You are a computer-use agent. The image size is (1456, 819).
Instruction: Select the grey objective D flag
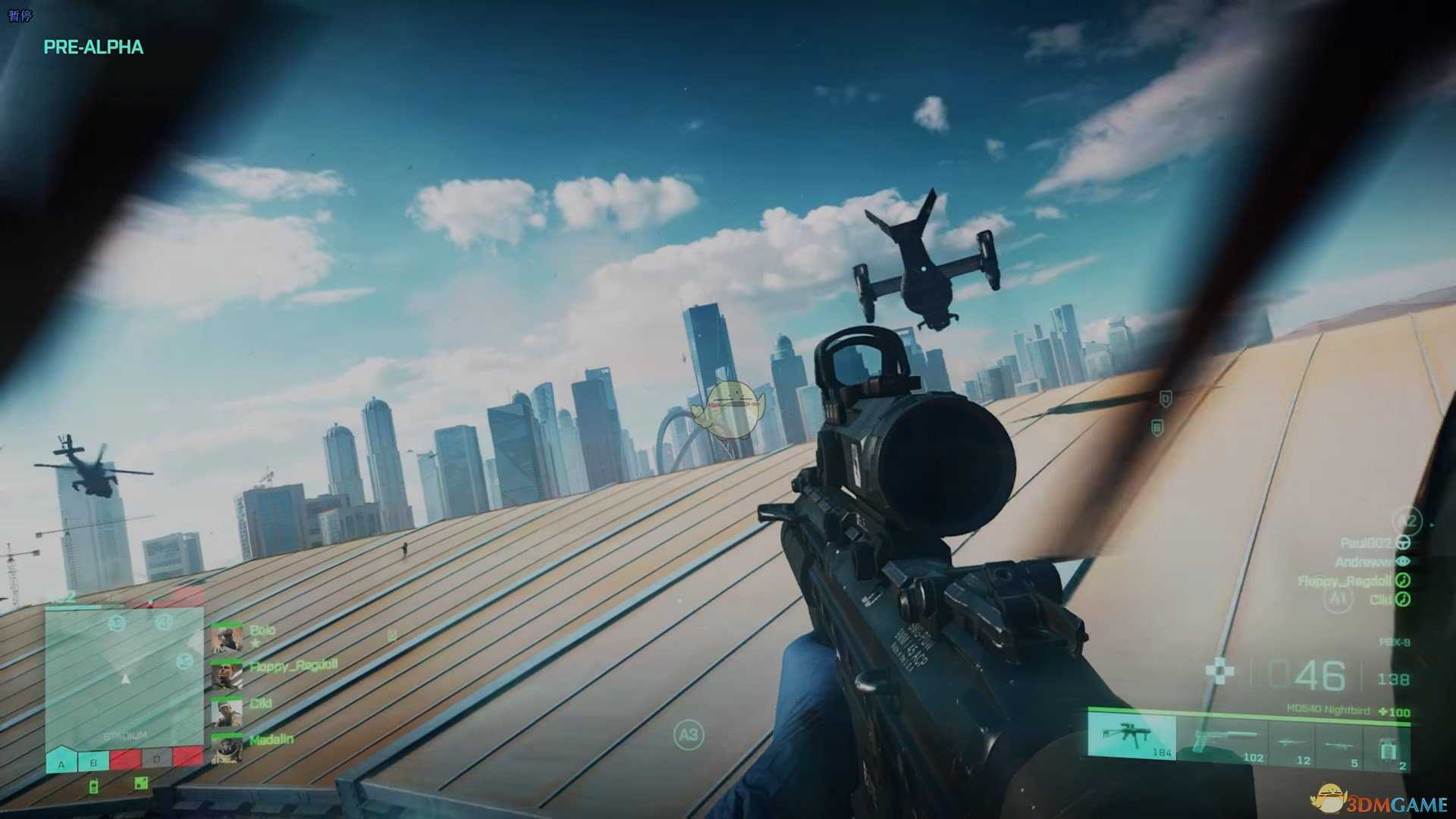click(157, 758)
